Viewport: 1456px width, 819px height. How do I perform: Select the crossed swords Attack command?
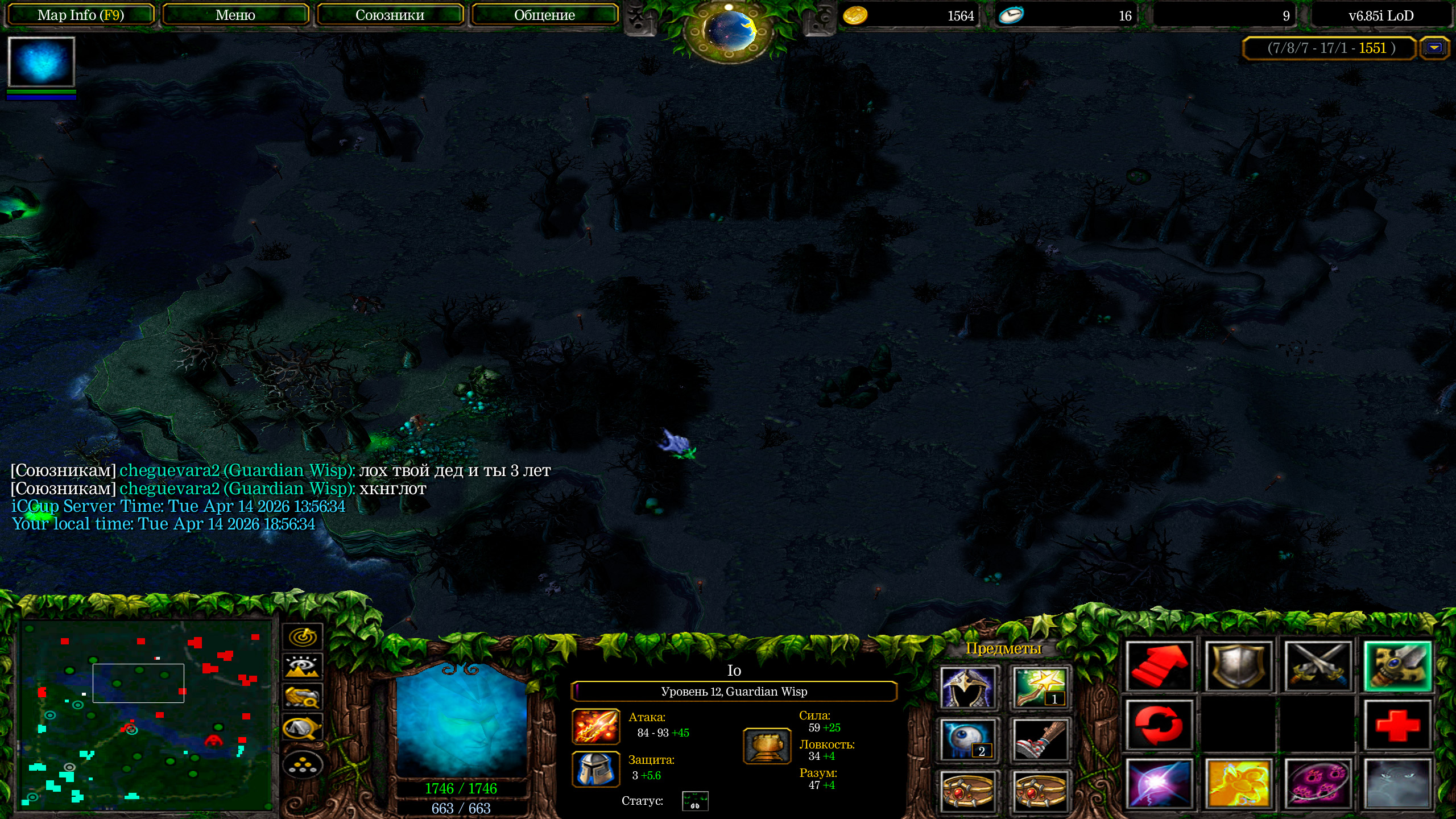1318,667
